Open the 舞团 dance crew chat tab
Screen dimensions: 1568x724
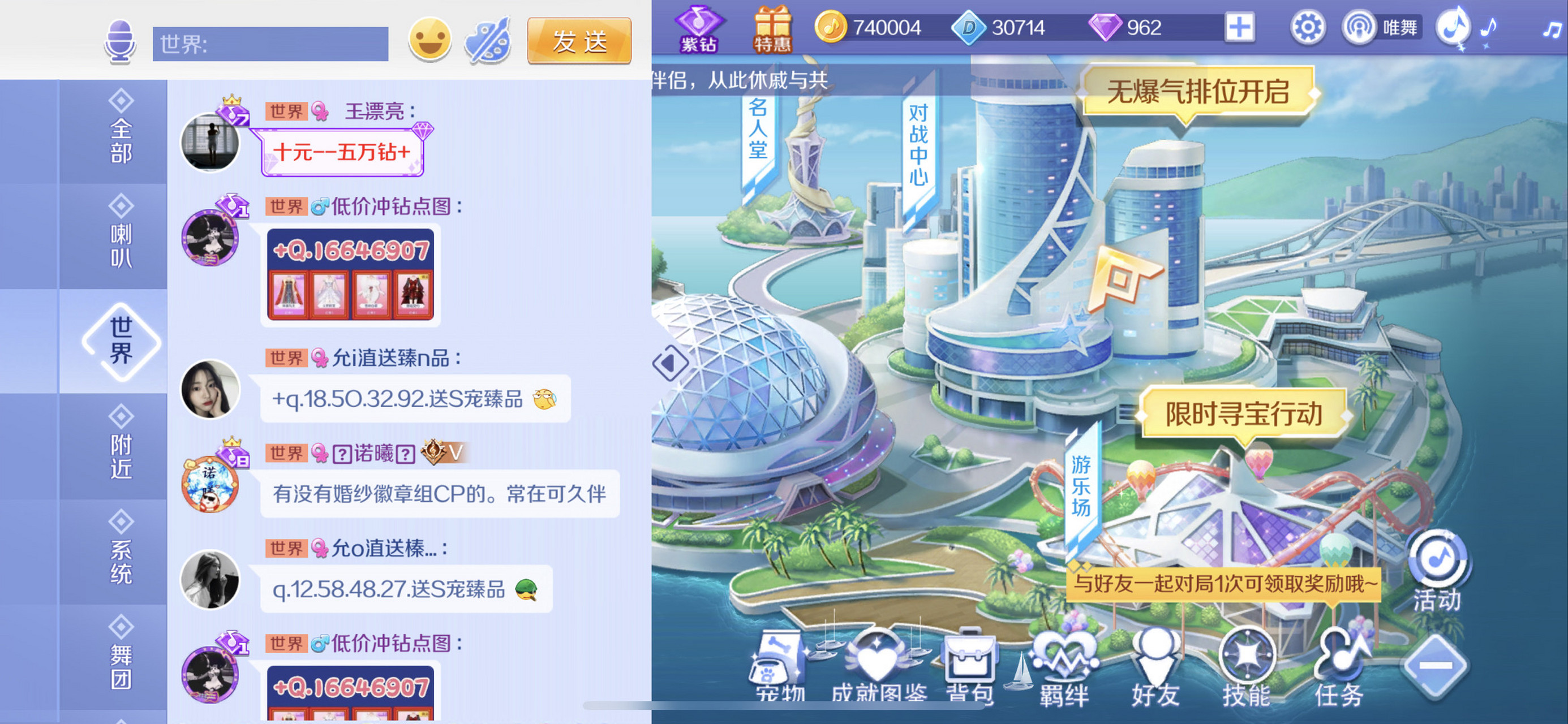pyautogui.click(x=121, y=657)
